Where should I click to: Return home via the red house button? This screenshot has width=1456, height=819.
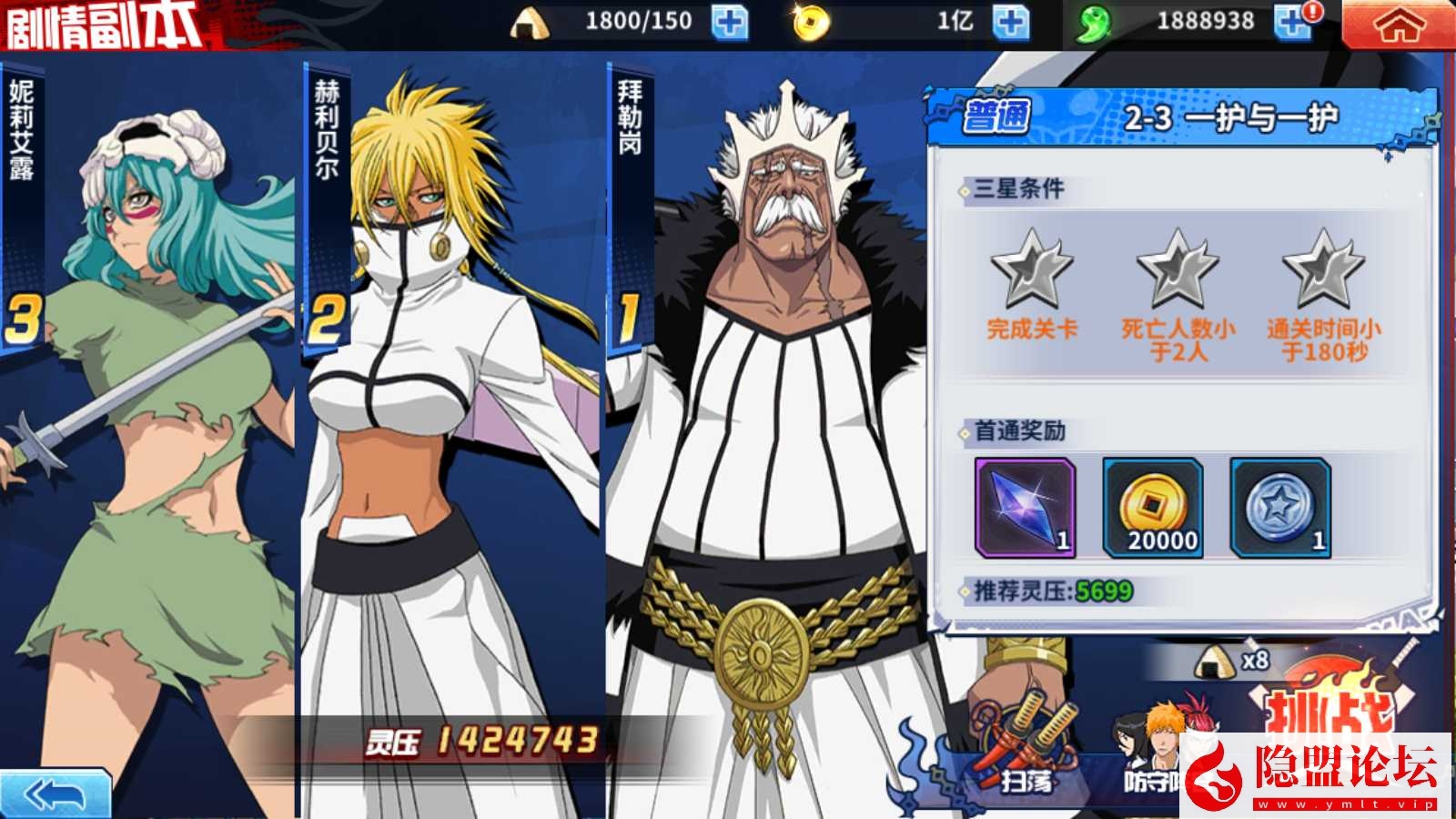pyautogui.click(x=1398, y=25)
